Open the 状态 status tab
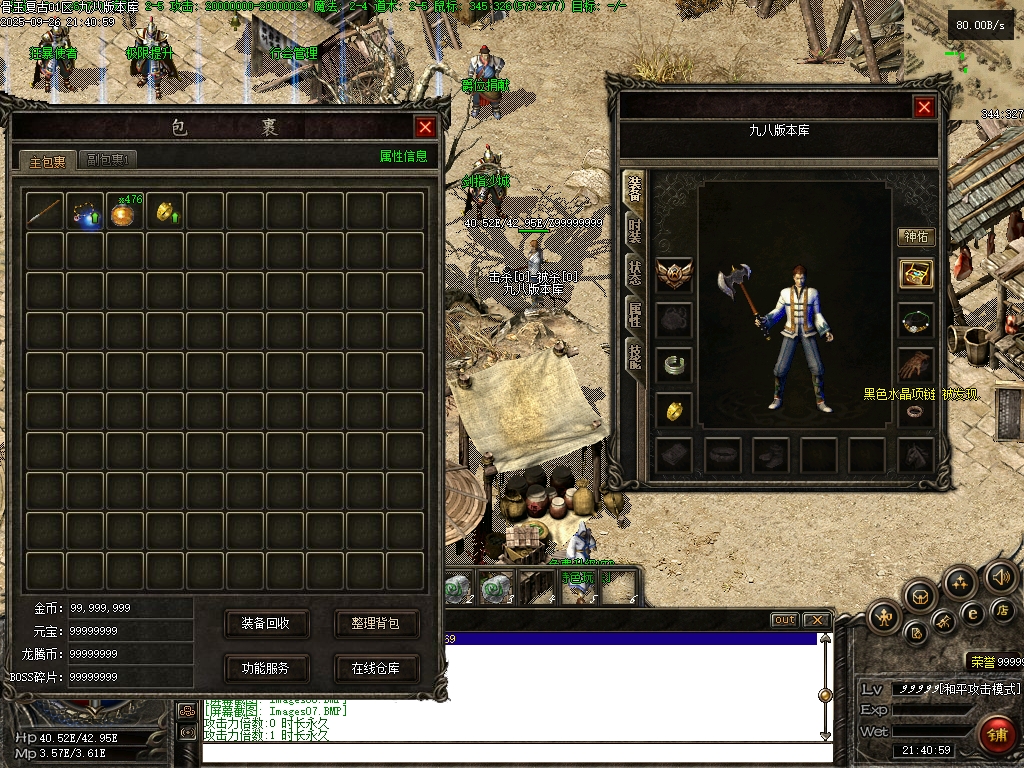 pyautogui.click(x=634, y=272)
